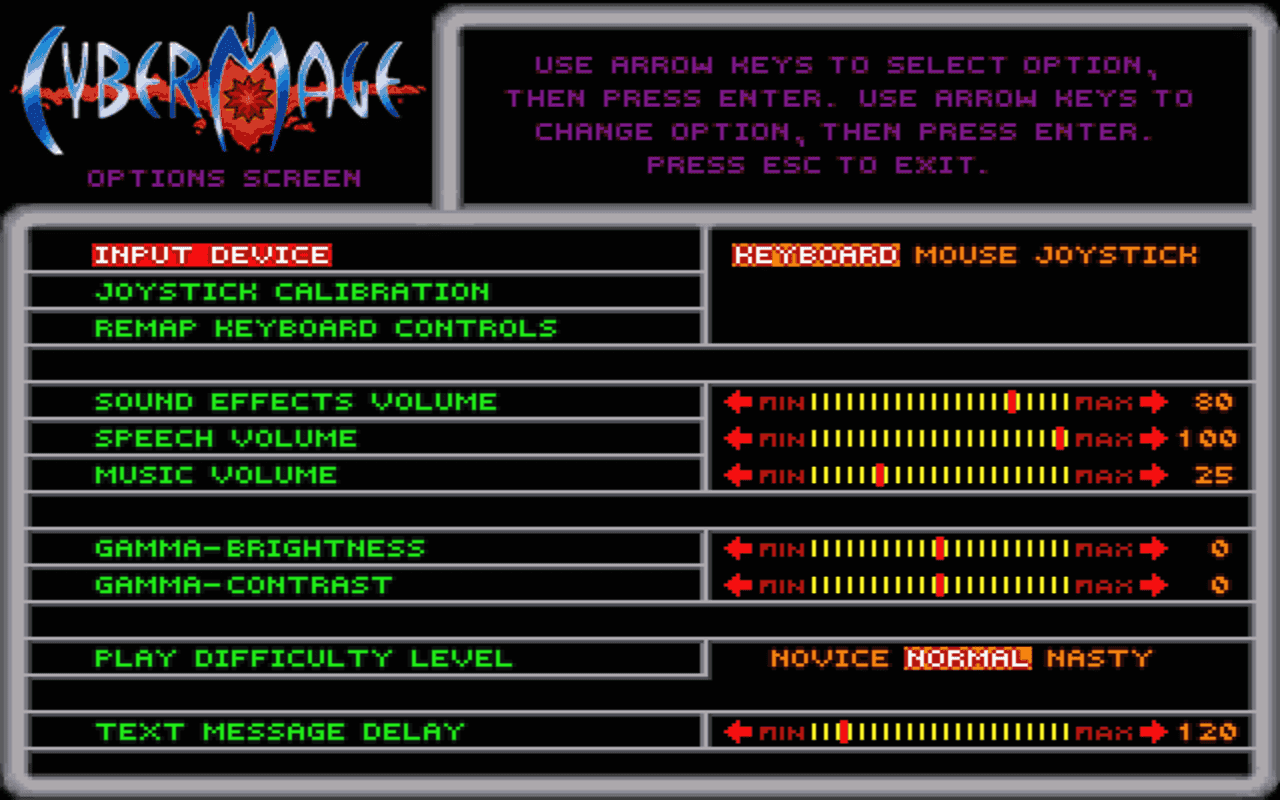
Task: Click the right arrow to increase Gamma-Brightness
Action: pyautogui.click(x=1155, y=548)
